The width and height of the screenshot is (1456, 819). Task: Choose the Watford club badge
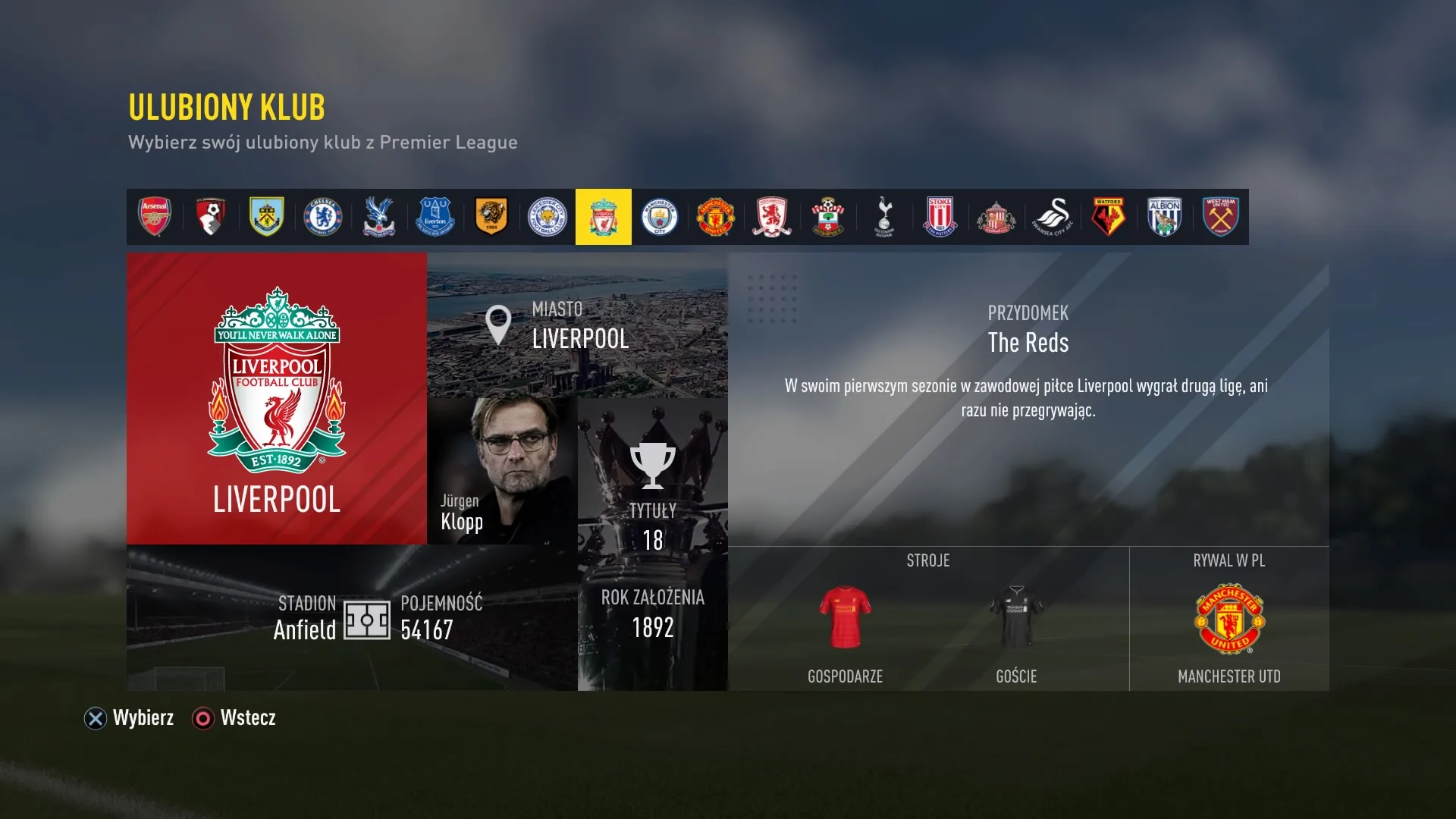click(1109, 217)
